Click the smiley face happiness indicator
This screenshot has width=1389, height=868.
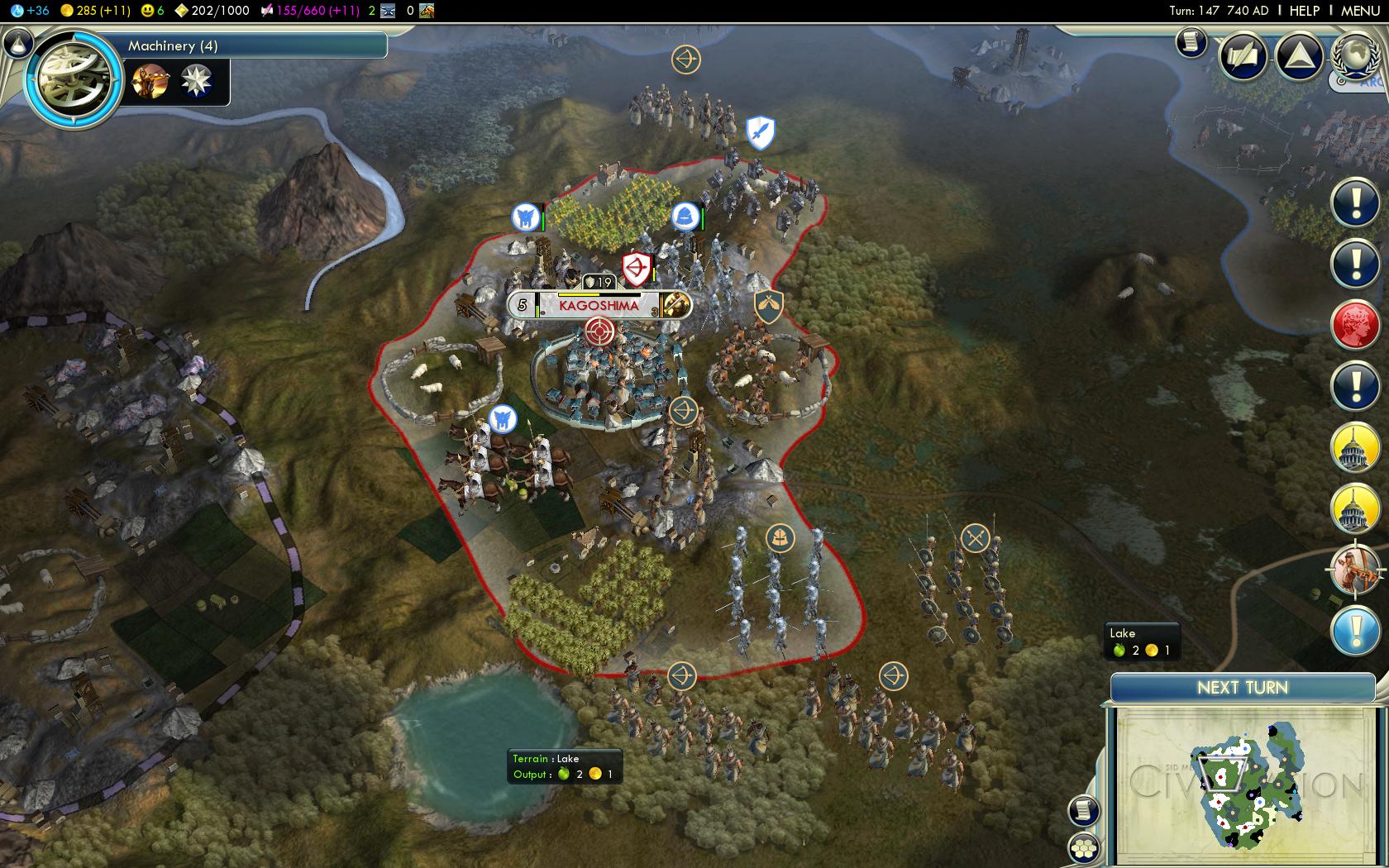click(149, 11)
